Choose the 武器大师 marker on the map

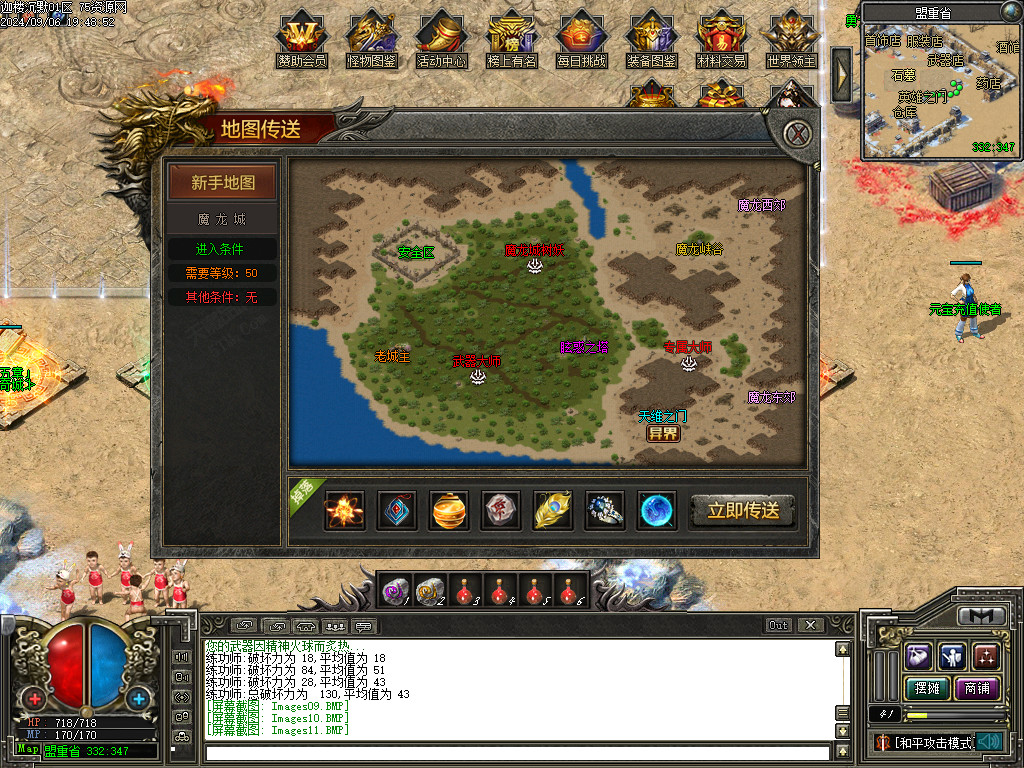coord(478,375)
